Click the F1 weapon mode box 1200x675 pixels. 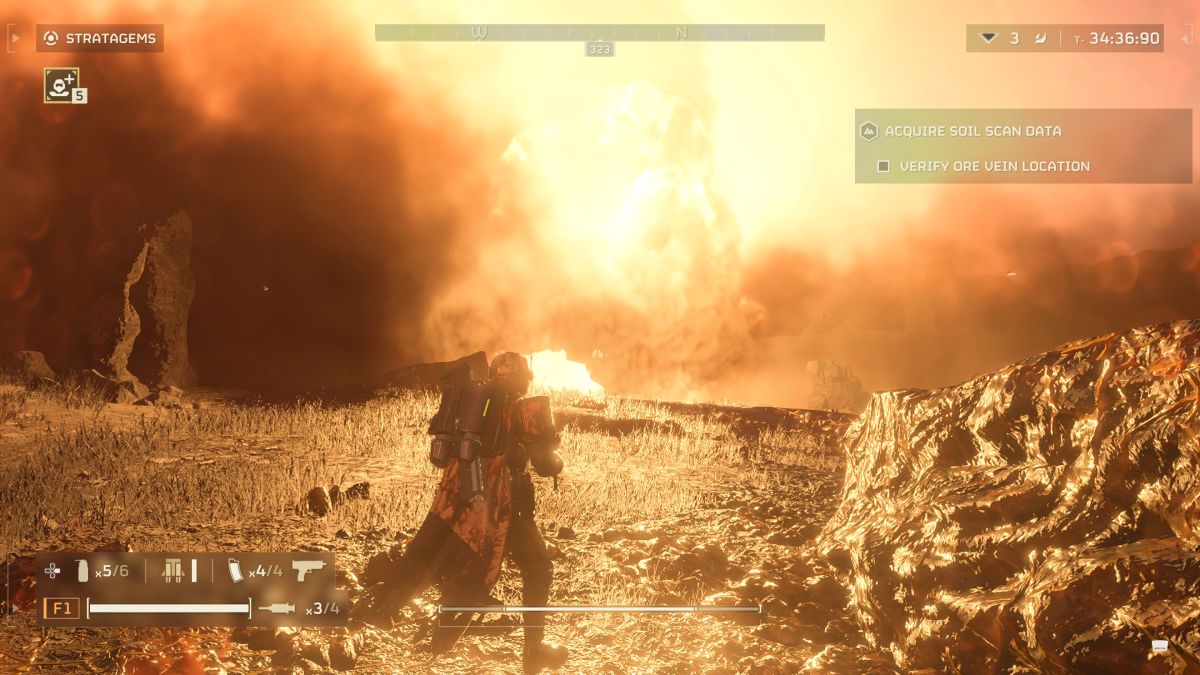click(x=61, y=608)
